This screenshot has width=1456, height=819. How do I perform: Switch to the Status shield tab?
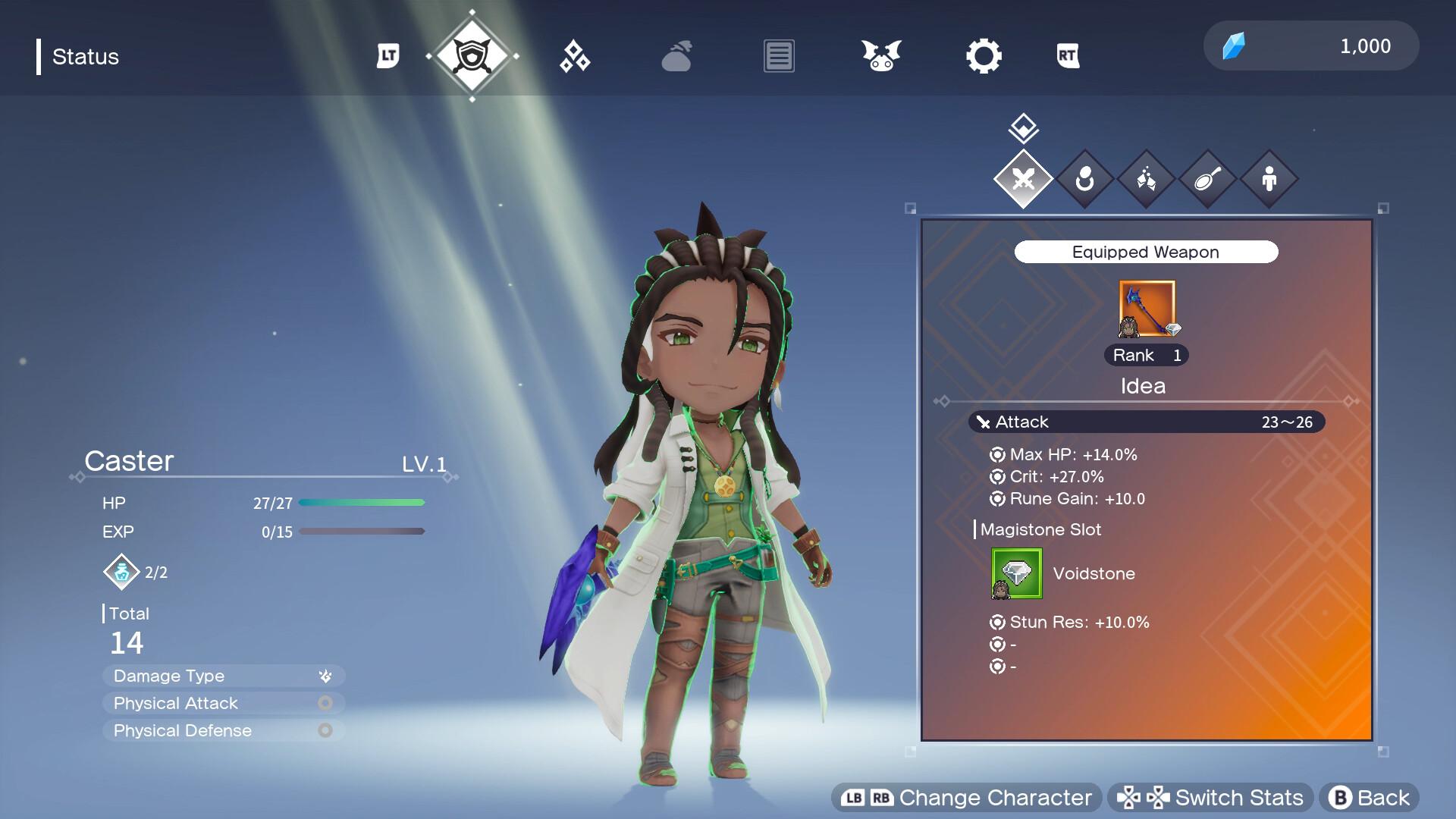point(474,55)
